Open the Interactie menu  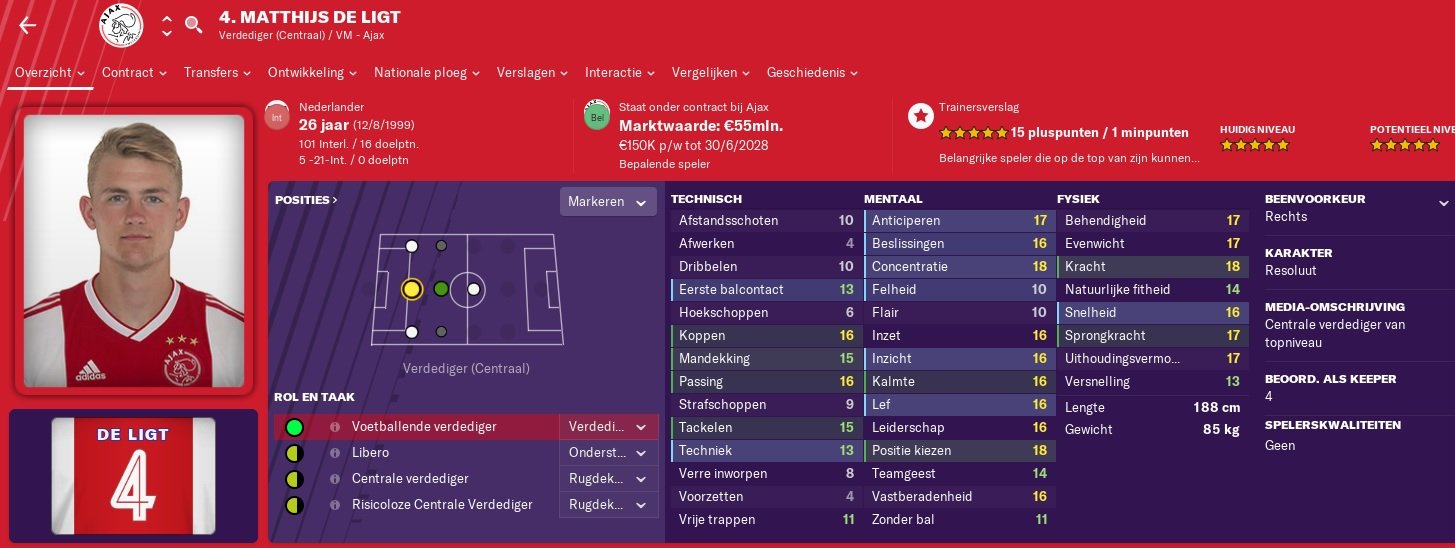coord(620,72)
